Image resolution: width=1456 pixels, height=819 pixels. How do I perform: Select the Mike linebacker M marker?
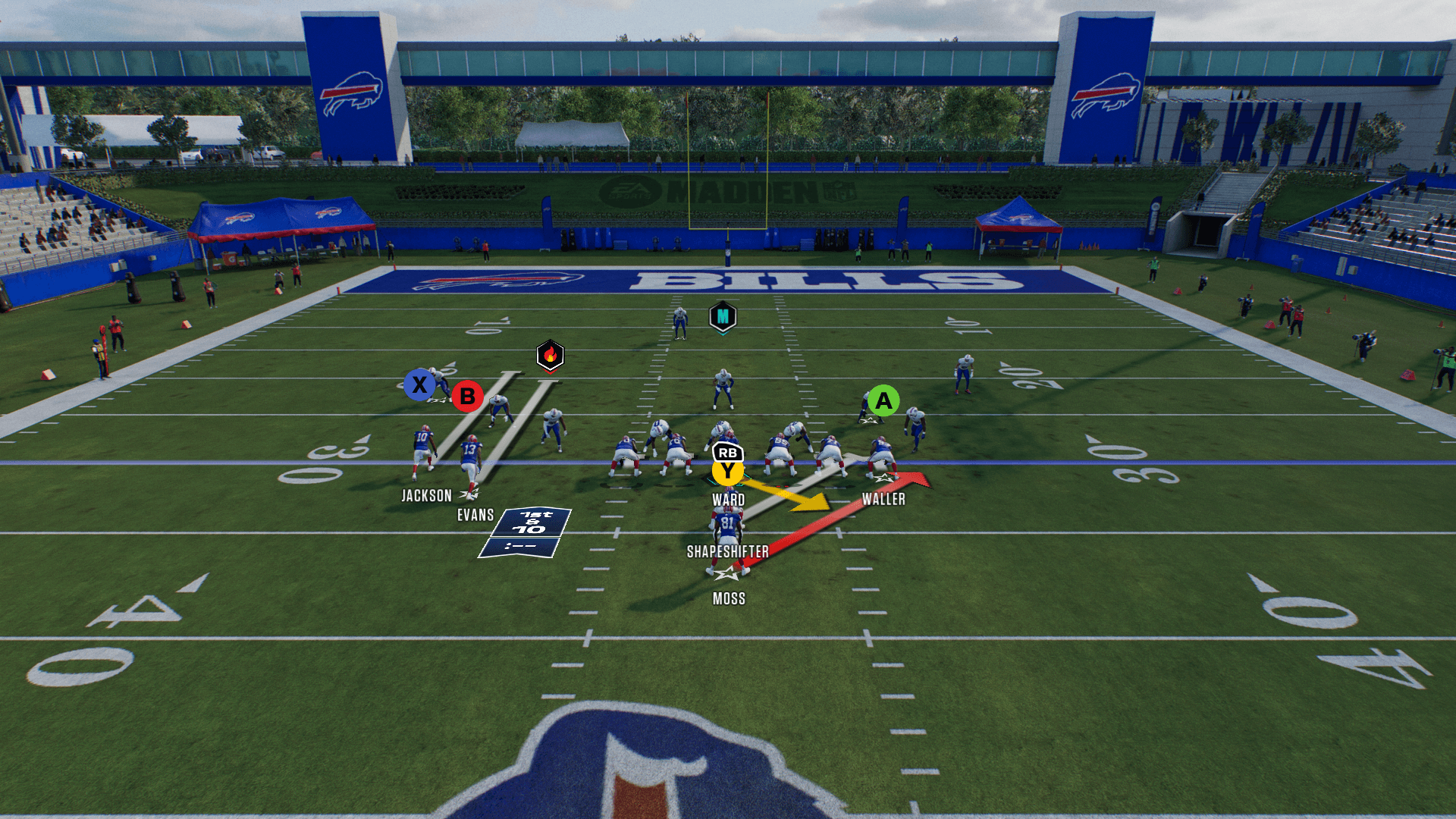point(723,317)
